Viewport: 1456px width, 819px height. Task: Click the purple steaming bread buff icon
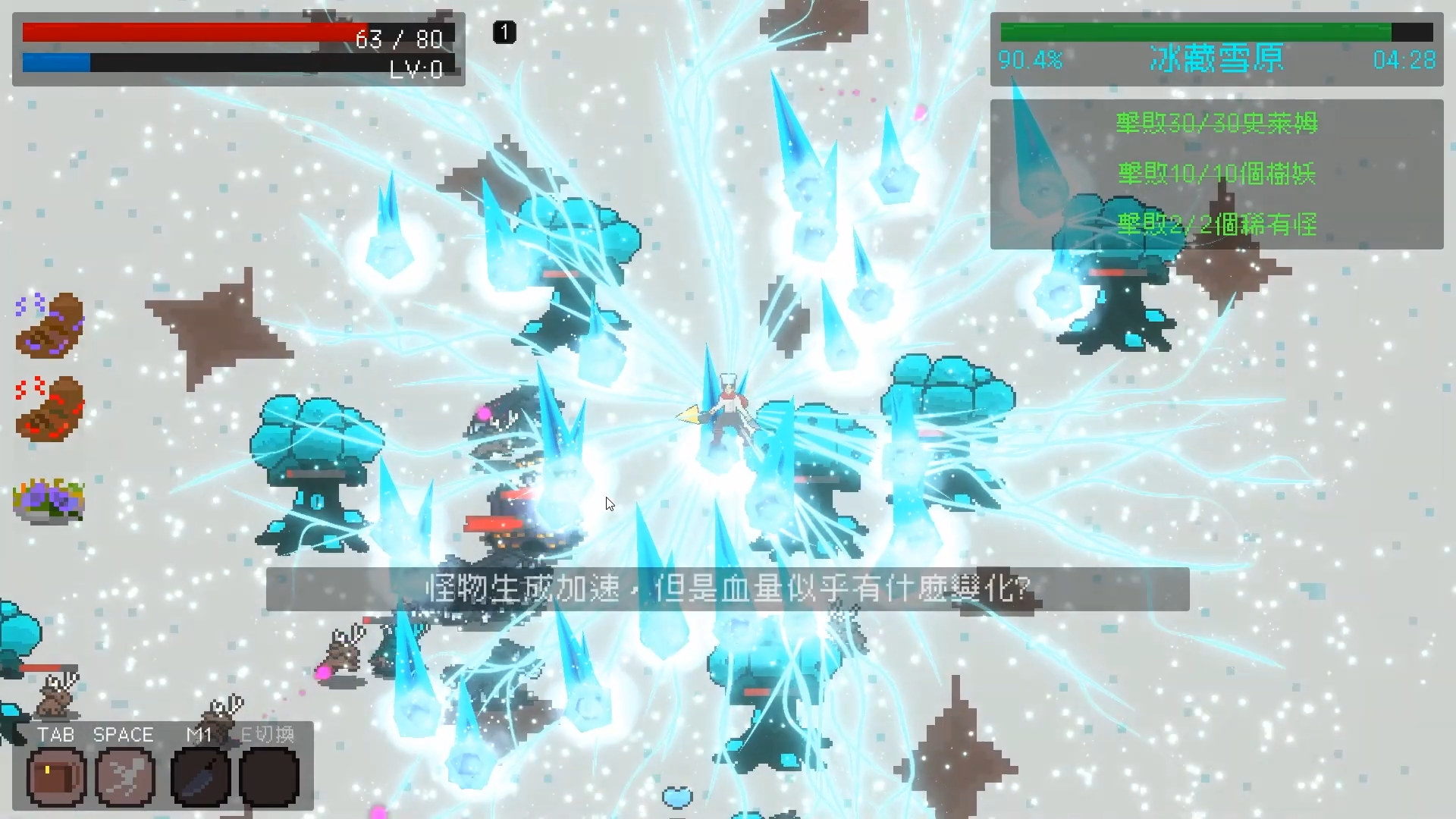49,326
